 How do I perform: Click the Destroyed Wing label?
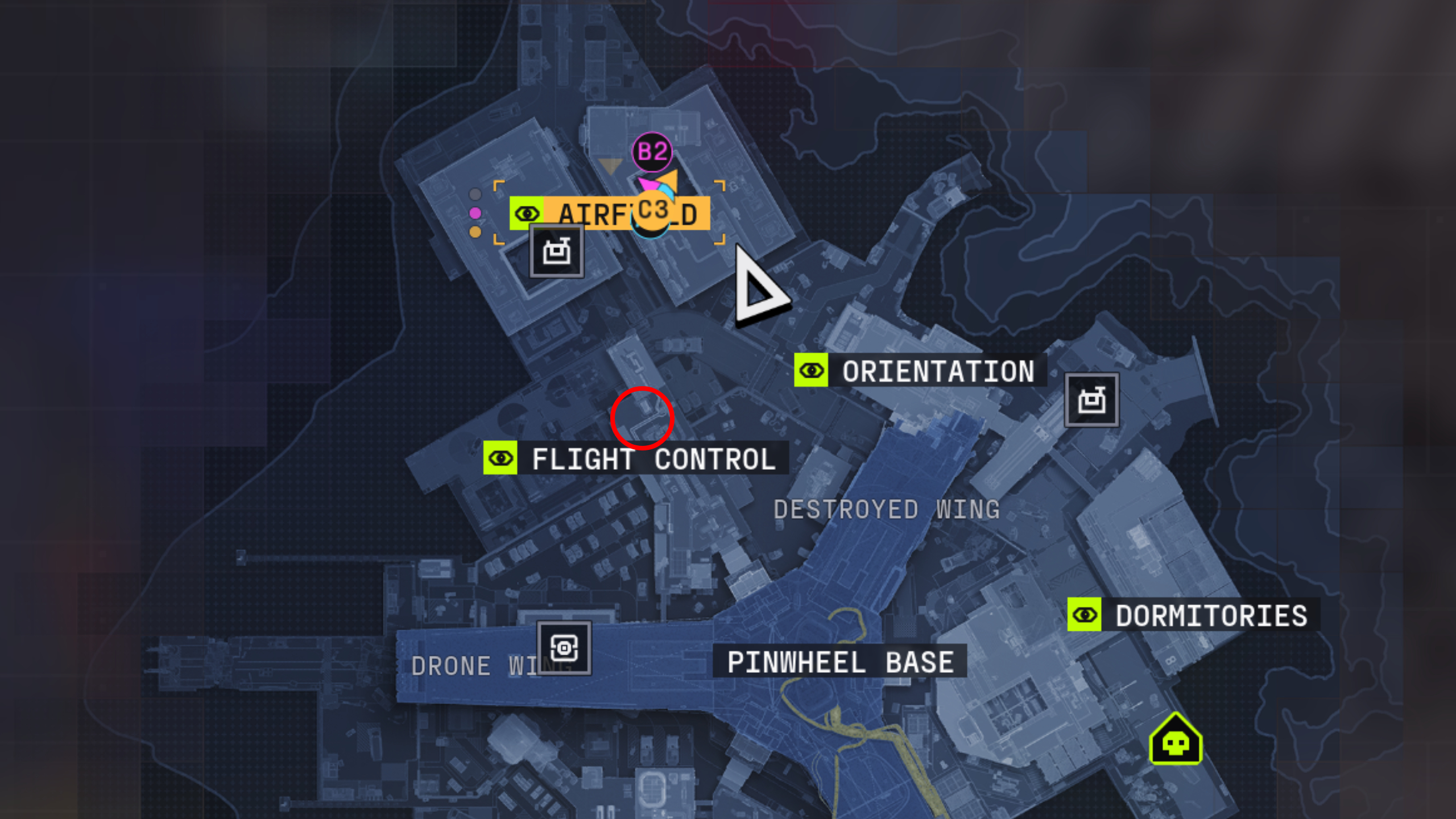[886, 510]
